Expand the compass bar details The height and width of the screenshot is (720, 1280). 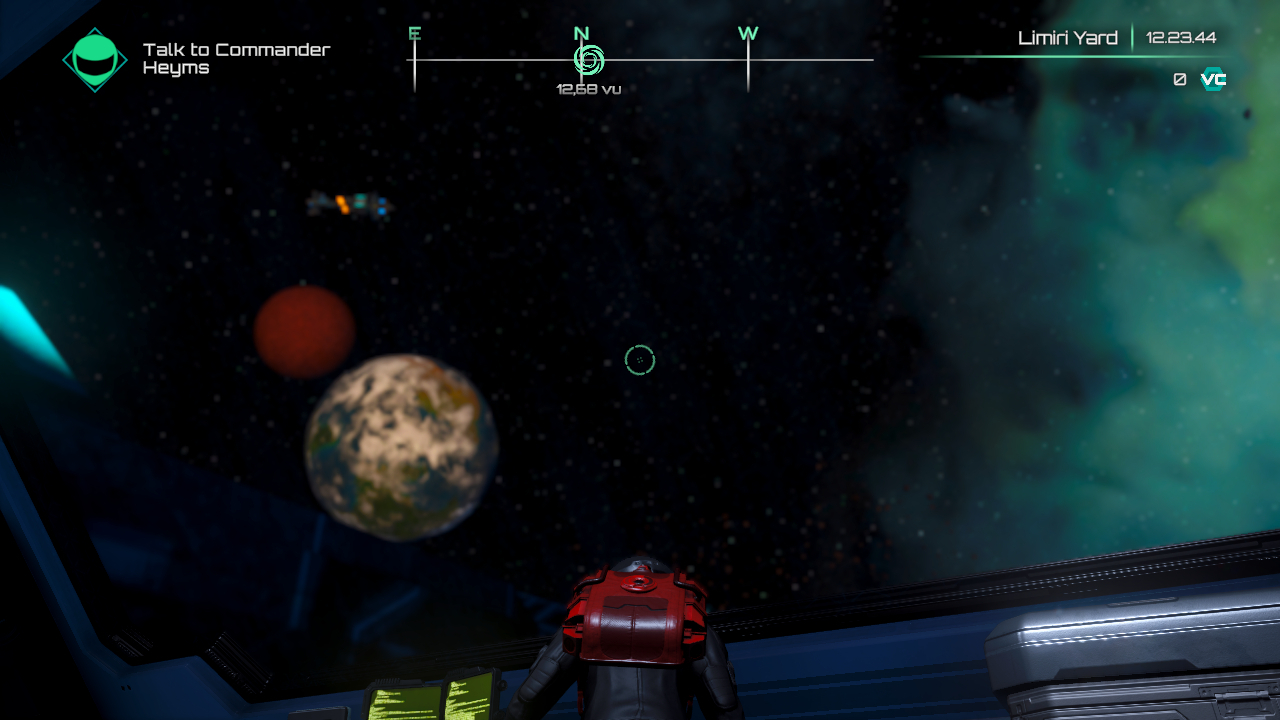640,62
